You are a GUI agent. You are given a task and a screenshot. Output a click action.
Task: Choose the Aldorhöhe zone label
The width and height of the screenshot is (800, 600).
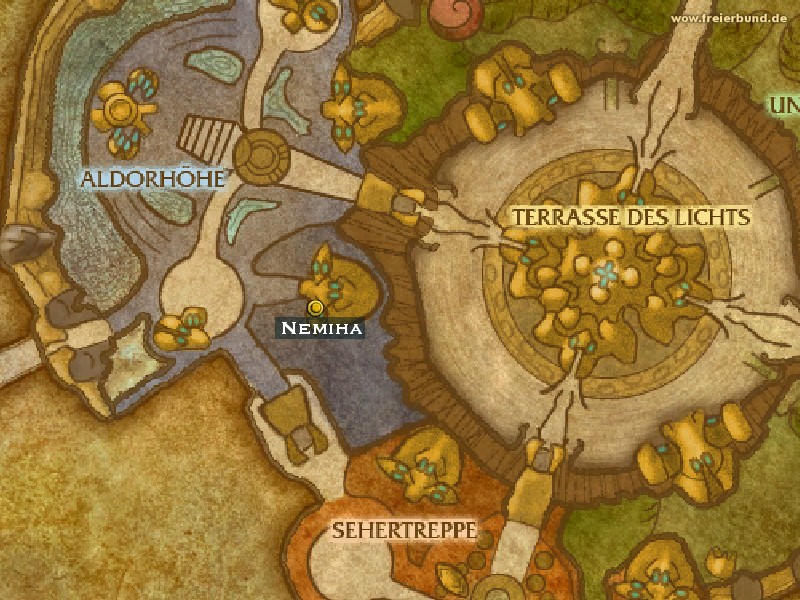[153, 179]
